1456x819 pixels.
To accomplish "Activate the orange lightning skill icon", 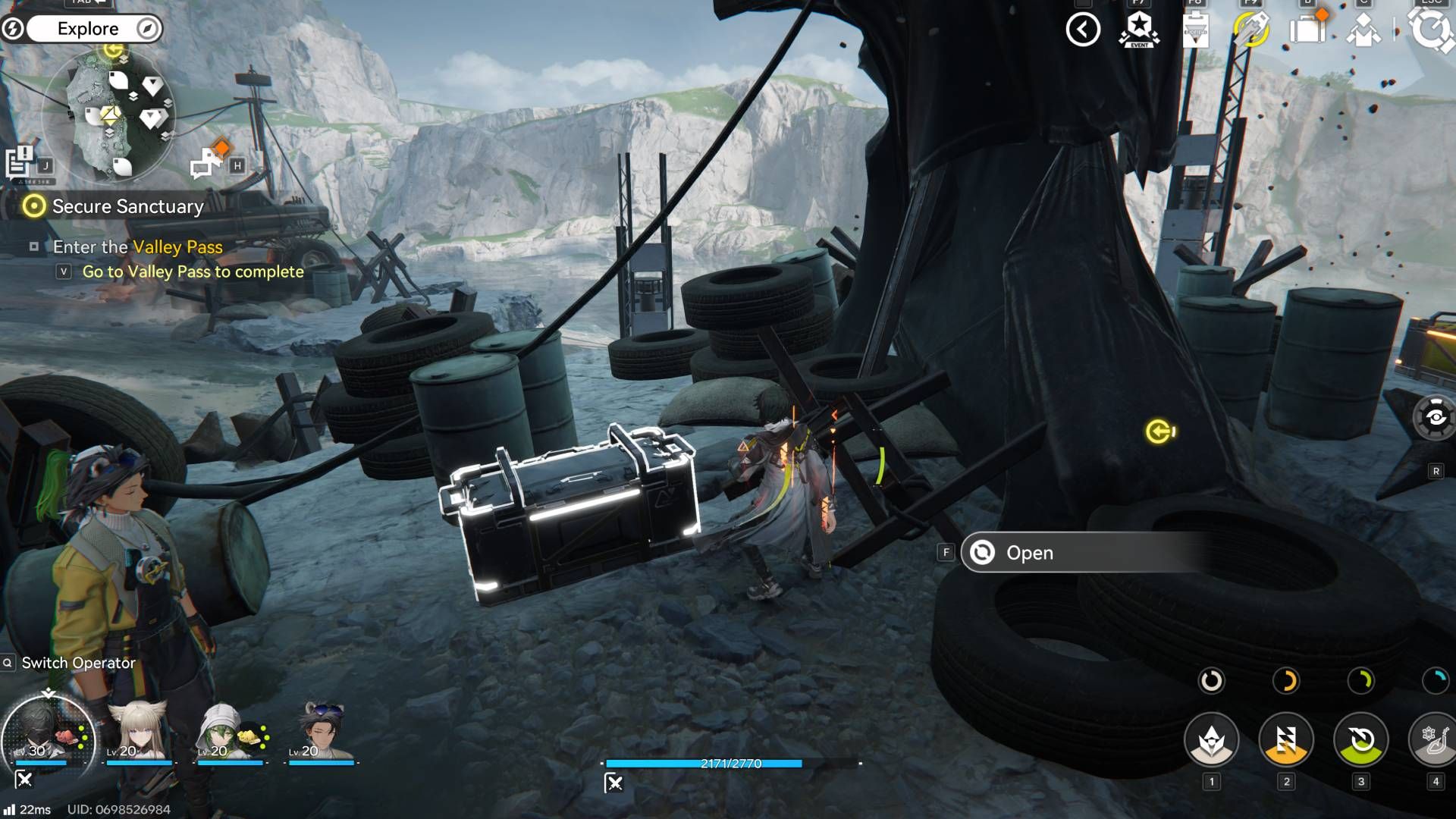I will 1285,739.
